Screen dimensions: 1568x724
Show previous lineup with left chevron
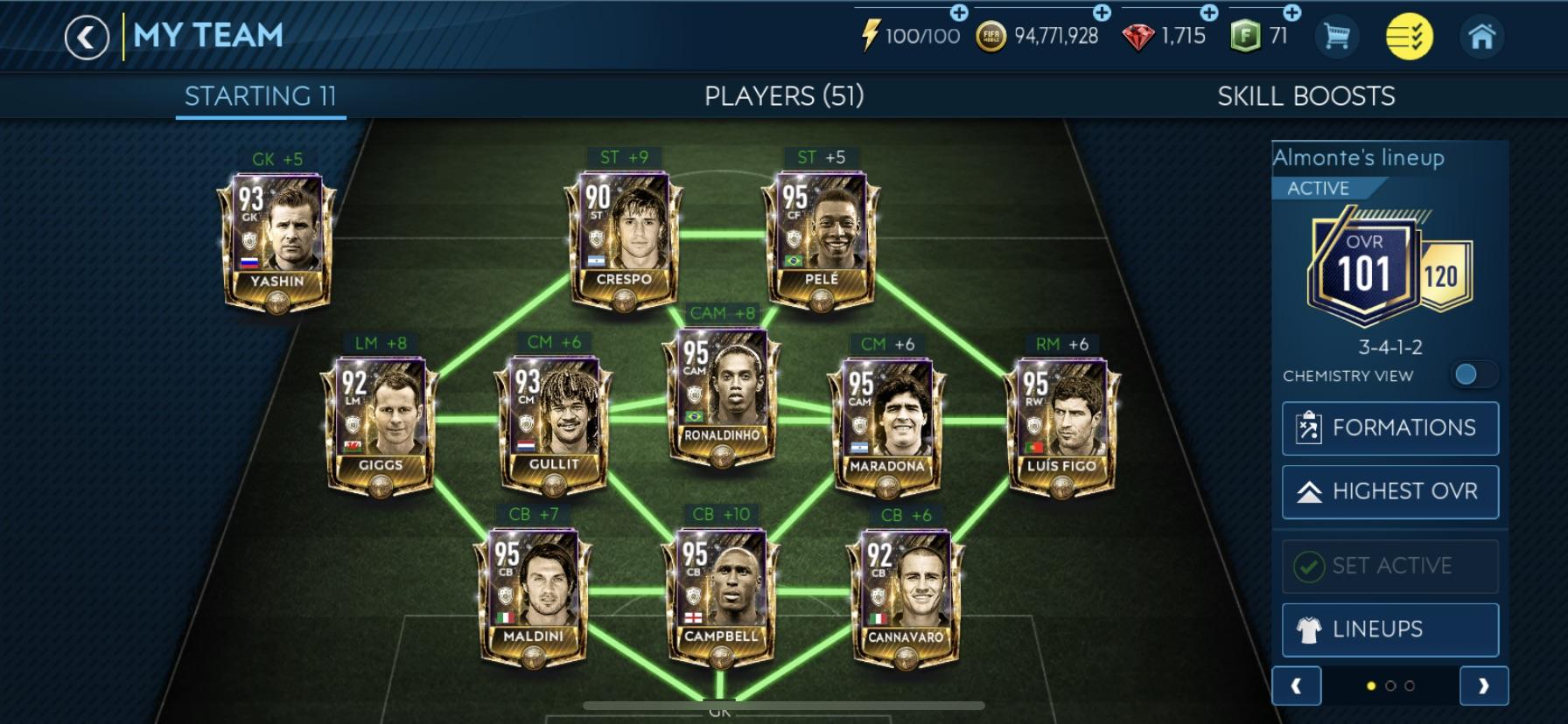tap(1298, 687)
